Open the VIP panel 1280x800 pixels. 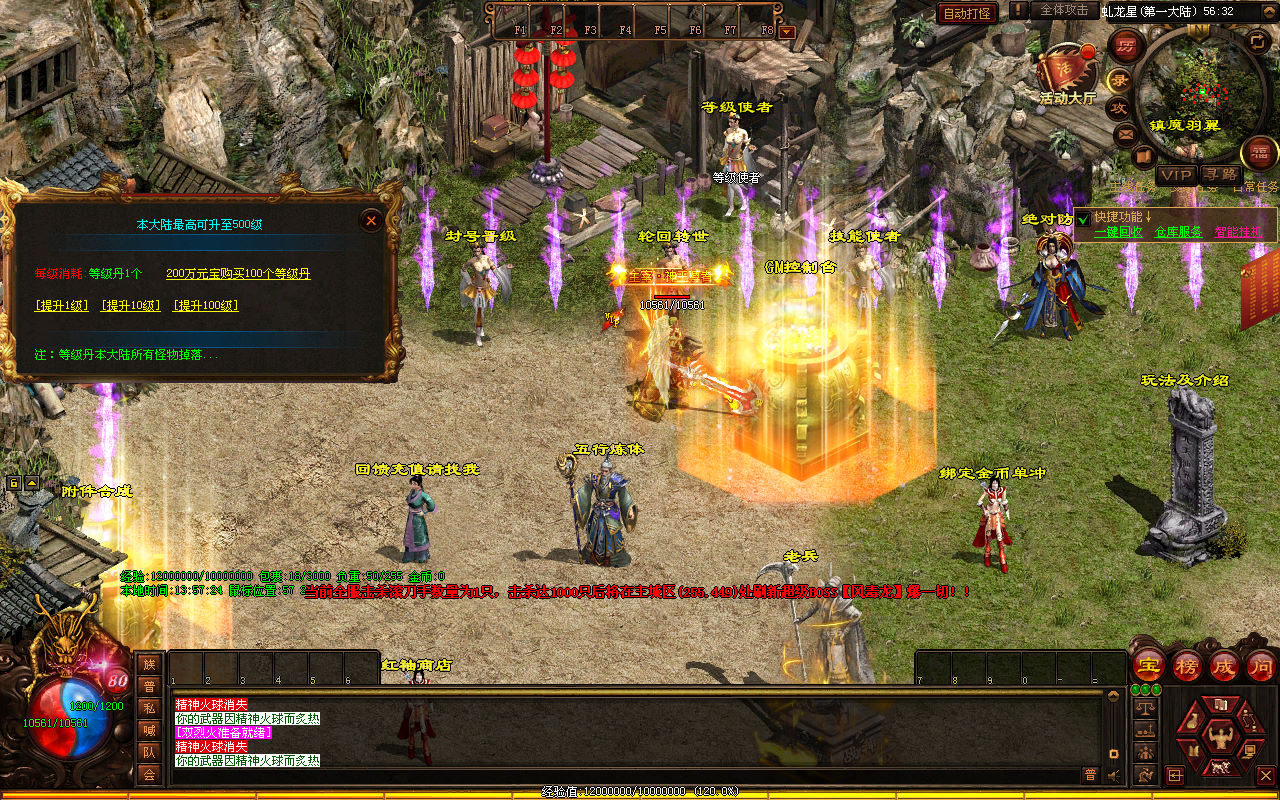(x=1175, y=175)
